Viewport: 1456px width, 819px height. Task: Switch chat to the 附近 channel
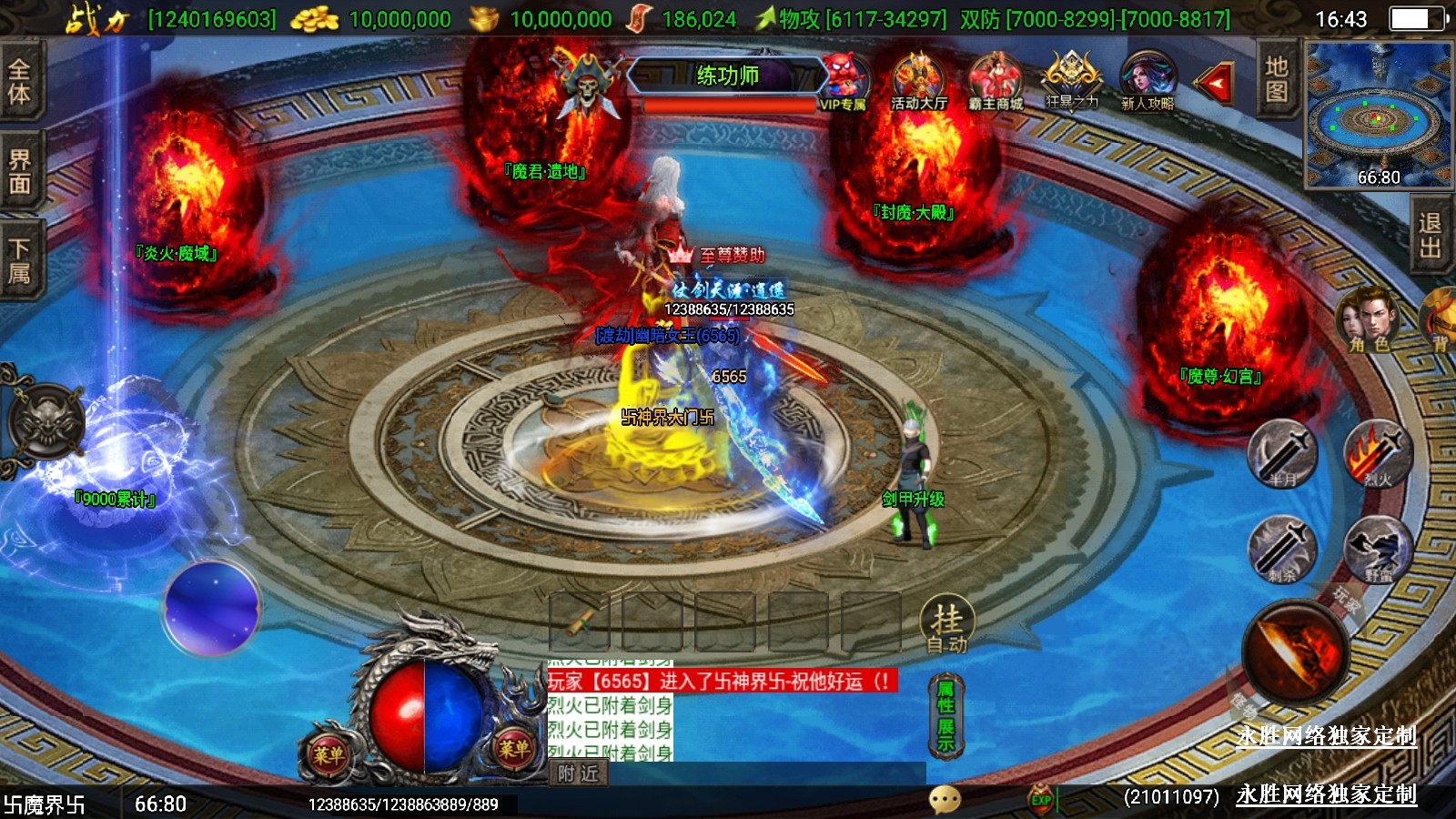pos(579,773)
